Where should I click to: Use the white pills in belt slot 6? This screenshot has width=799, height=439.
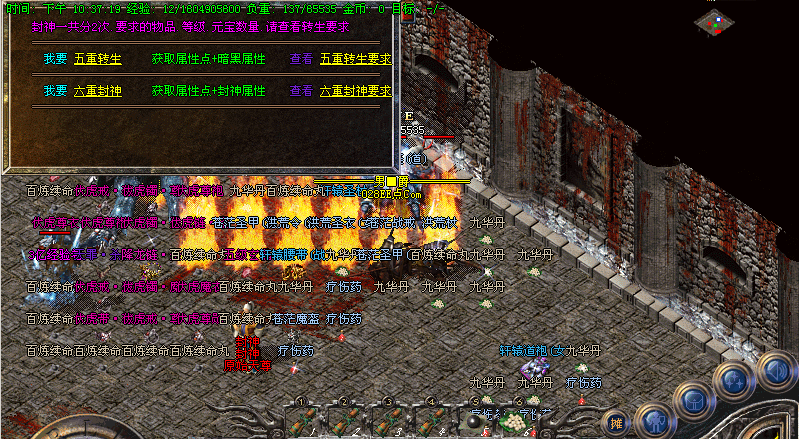tap(519, 420)
